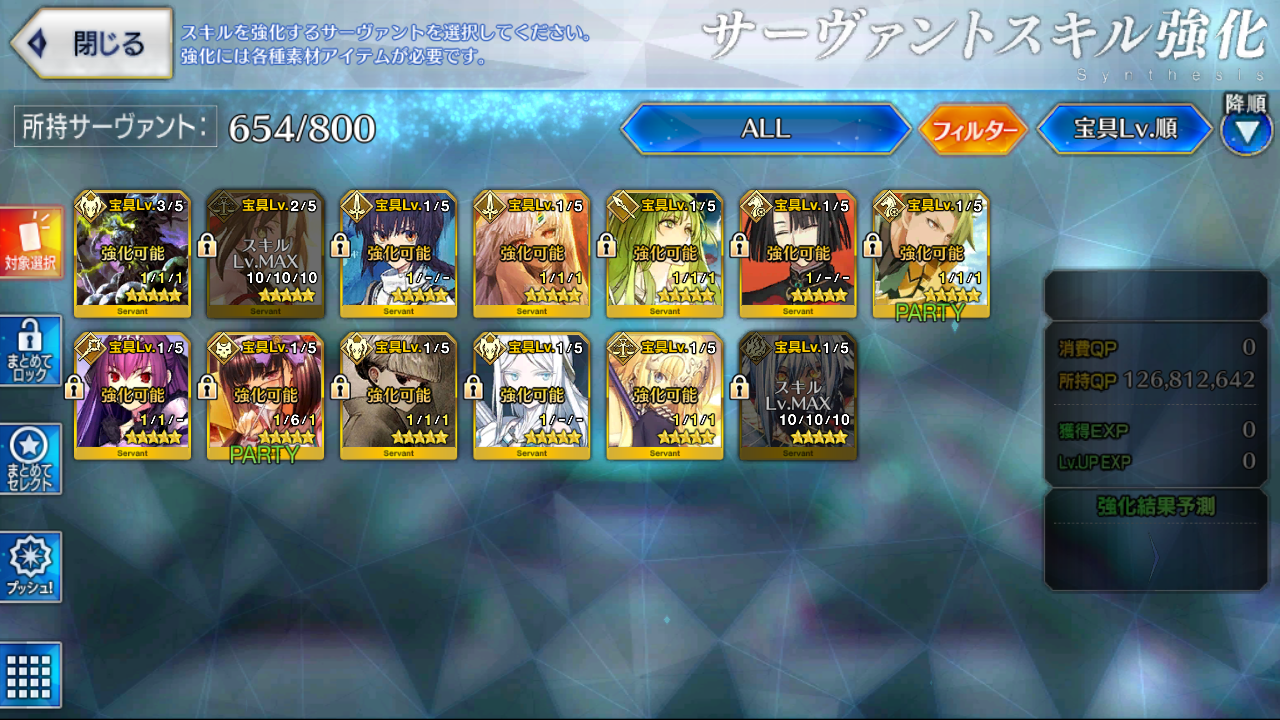
Task: Select the blonde servant in the second row
Action: click(665, 396)
